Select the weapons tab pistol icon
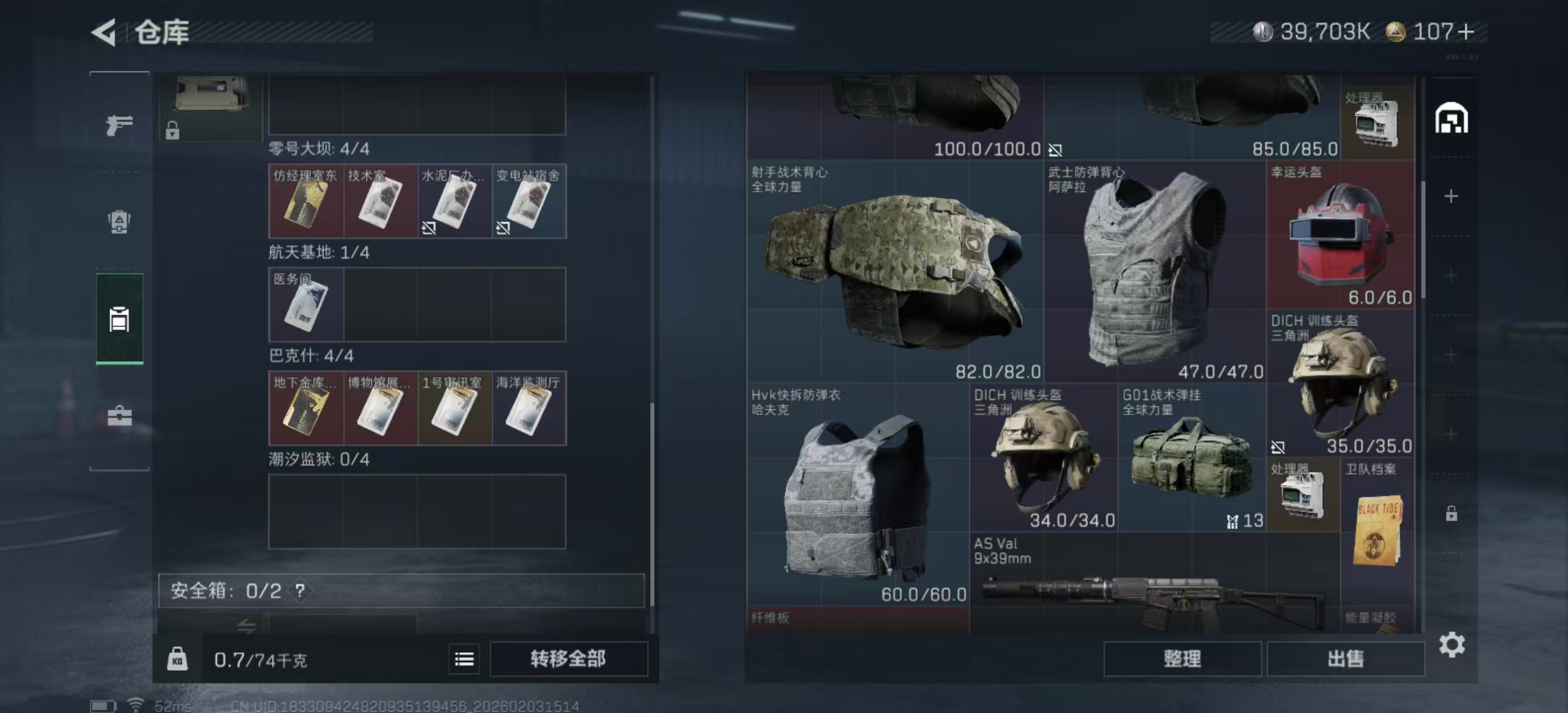 coord(119,125)
